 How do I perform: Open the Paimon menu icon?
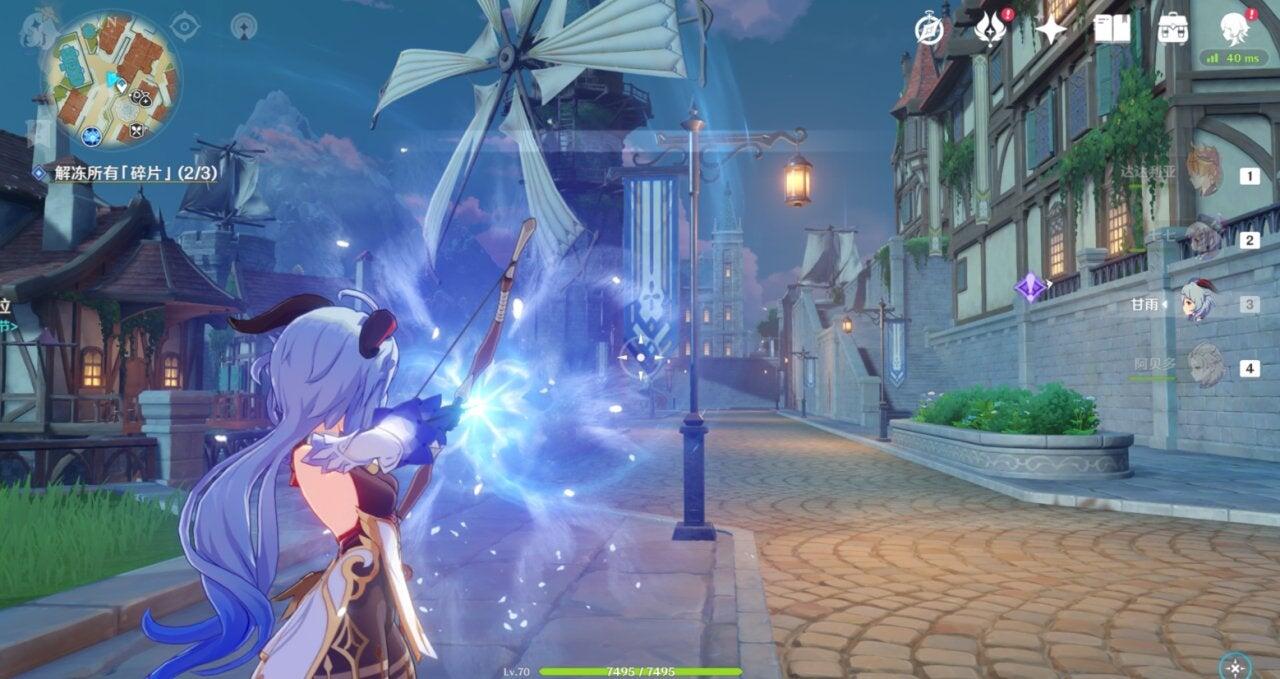pyautogui.click(x=39, y=27)
